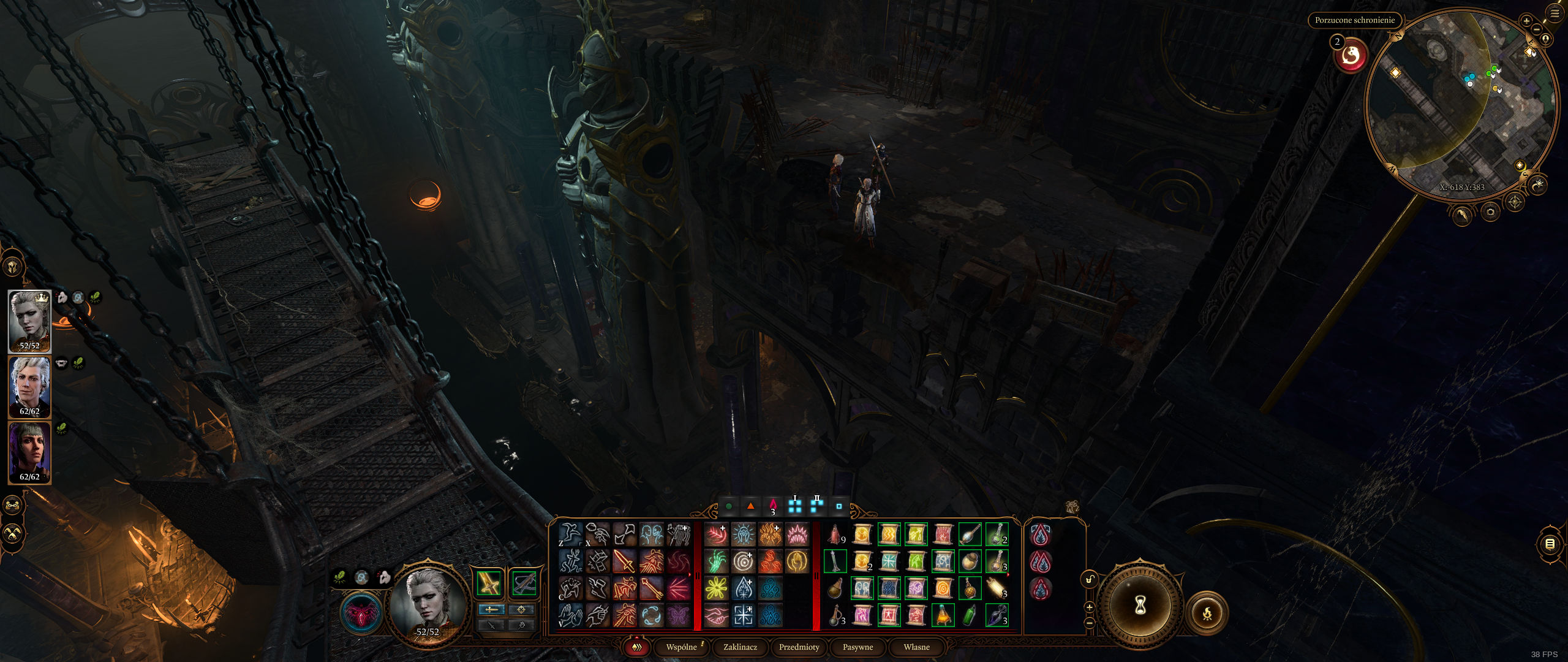Activate the purple butterfly ability icon
Viewport: 1568px width, 662px height.
click(677, 615)
